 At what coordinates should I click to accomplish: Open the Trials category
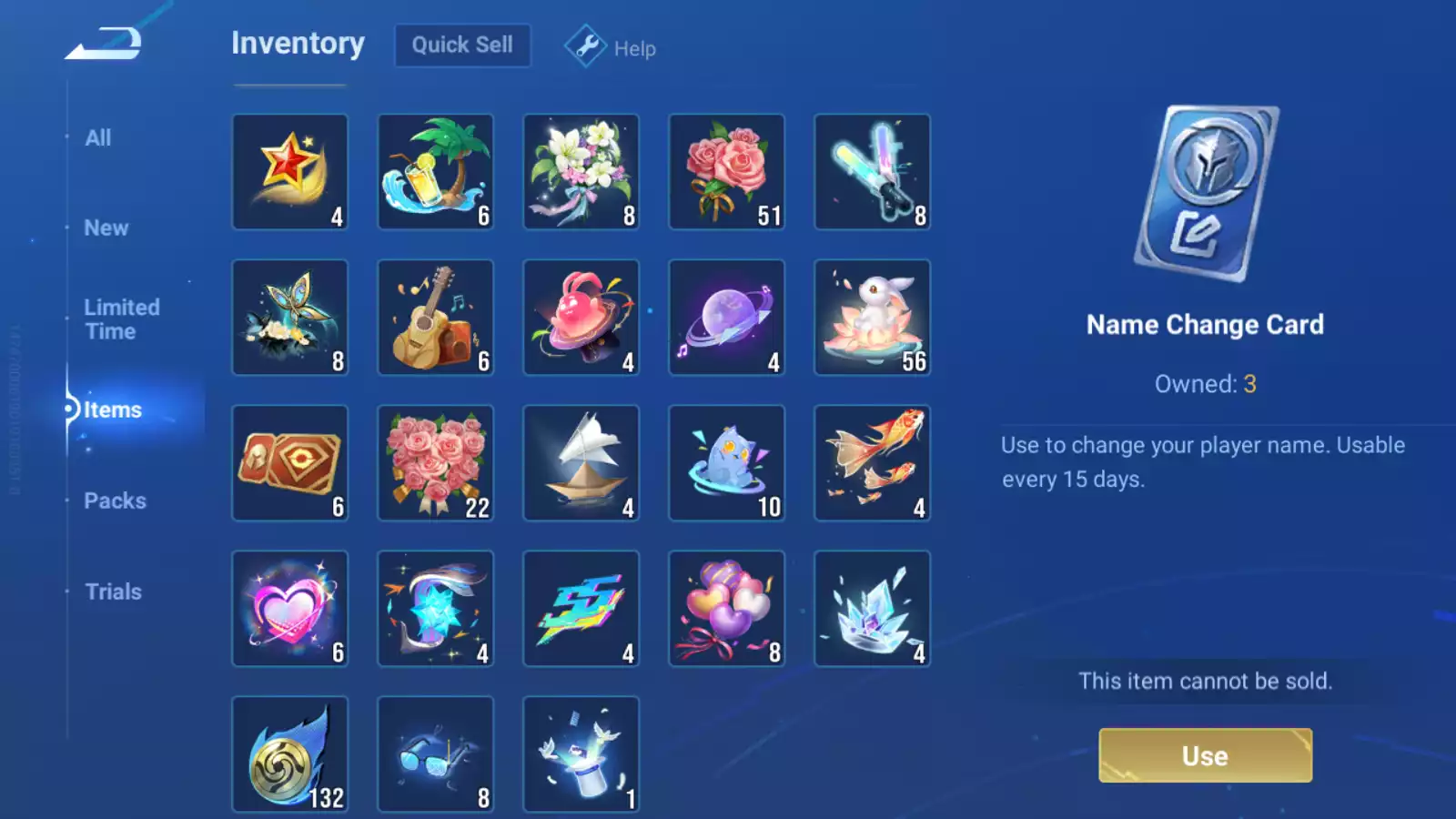point(113,591)
